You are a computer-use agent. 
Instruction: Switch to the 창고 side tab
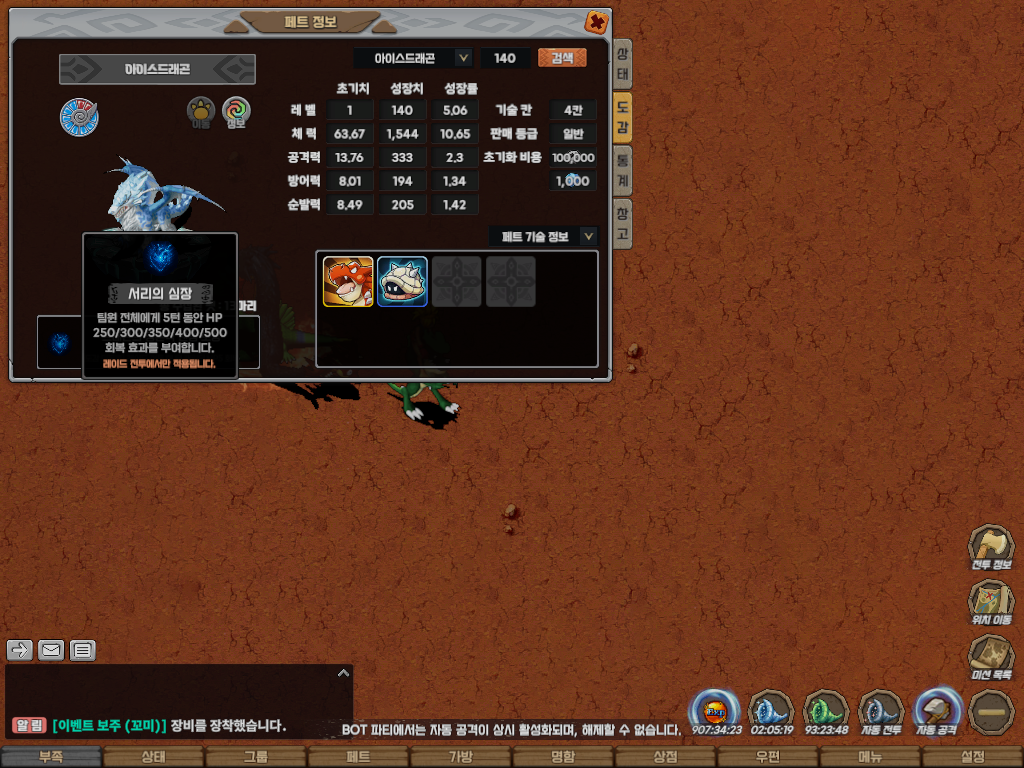point(622,223)
